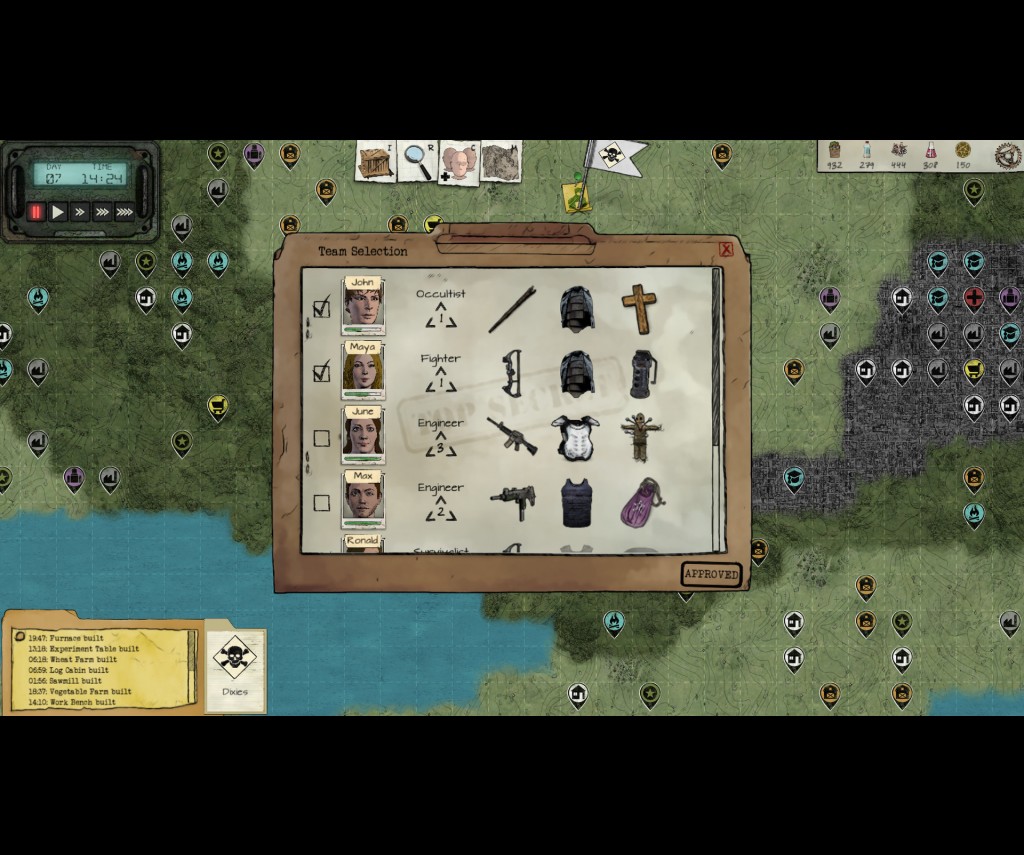Open the research magnifying glass

417,162
